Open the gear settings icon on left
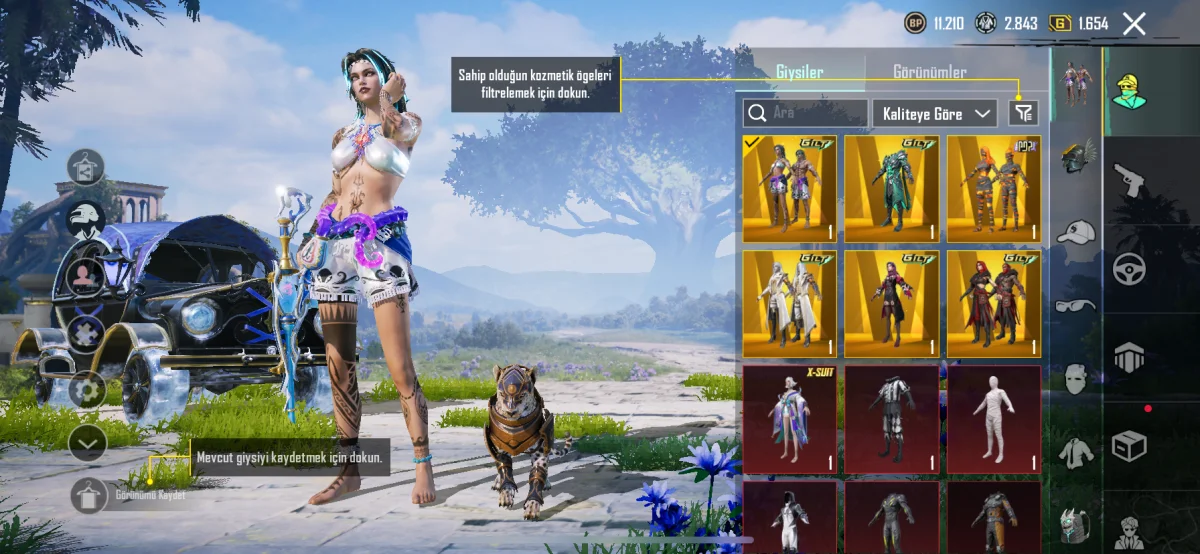Screen dimensions: 1200x554 click(87, 389)
